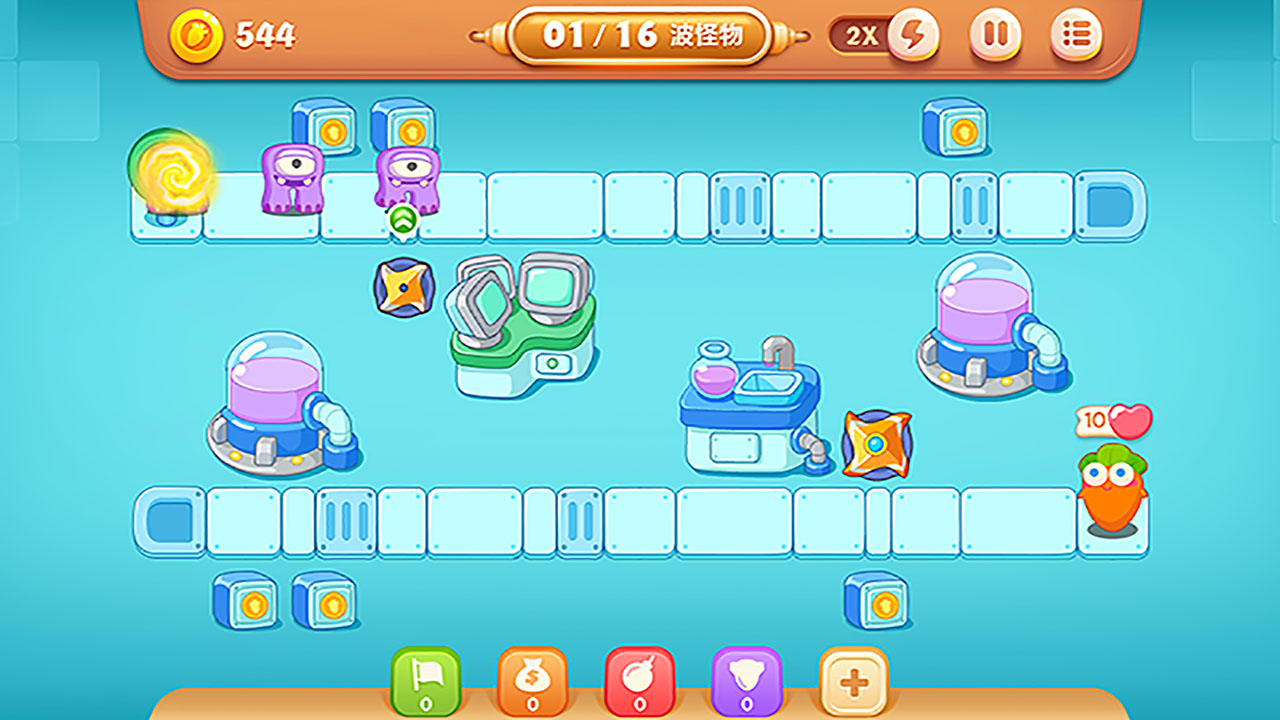Select the shuriken fan tower beside the sink

tap(877, 444)
